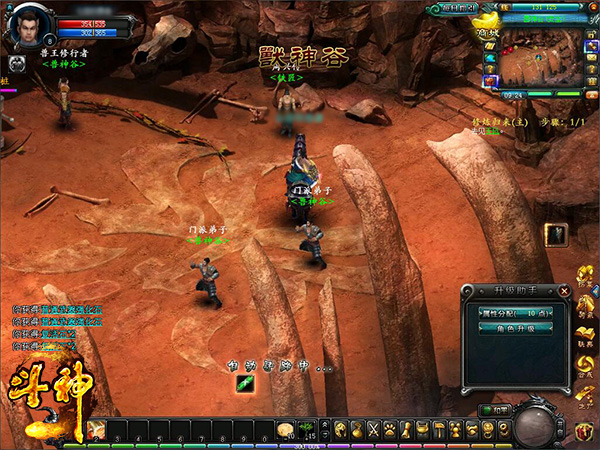This screenshot has width=600, height=450.
Task: Activate the first hotbar skill with character icon
Action: coord(97,429)
